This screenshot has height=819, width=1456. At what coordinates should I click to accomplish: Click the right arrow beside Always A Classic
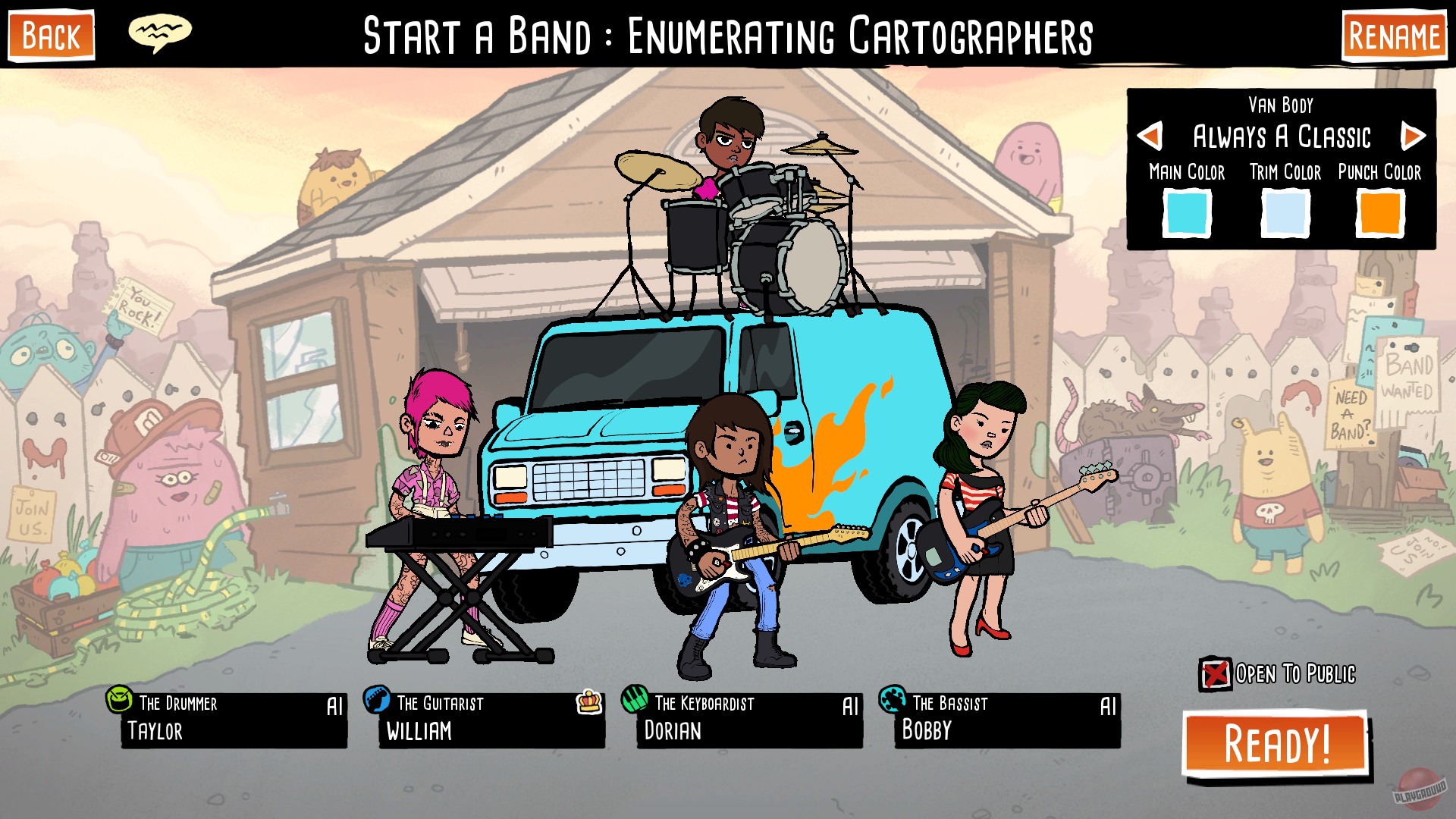[x=1414, y=137]
